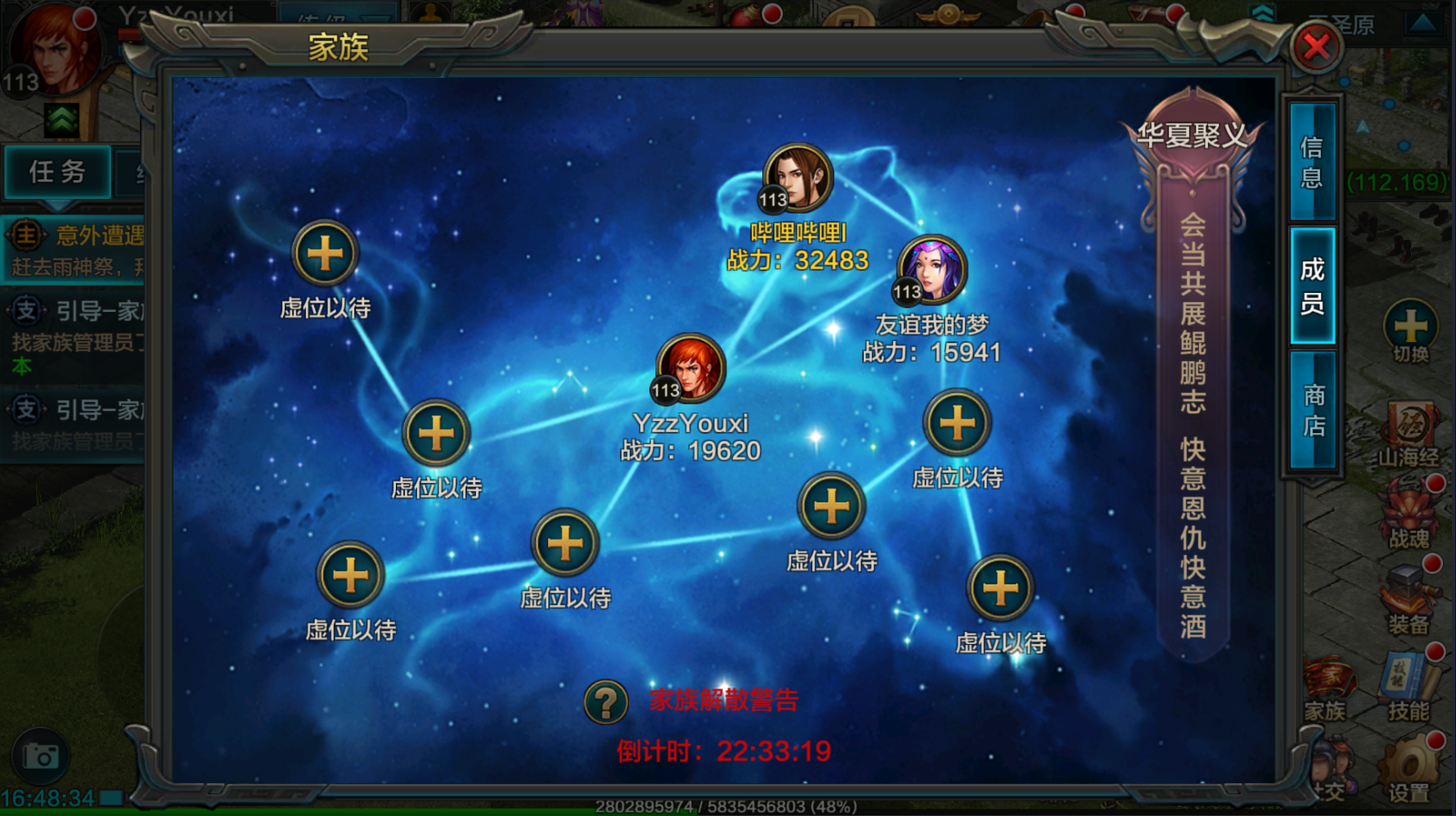
Task: Choose the YzzYouxi member portrait
Action: (690, 367)
